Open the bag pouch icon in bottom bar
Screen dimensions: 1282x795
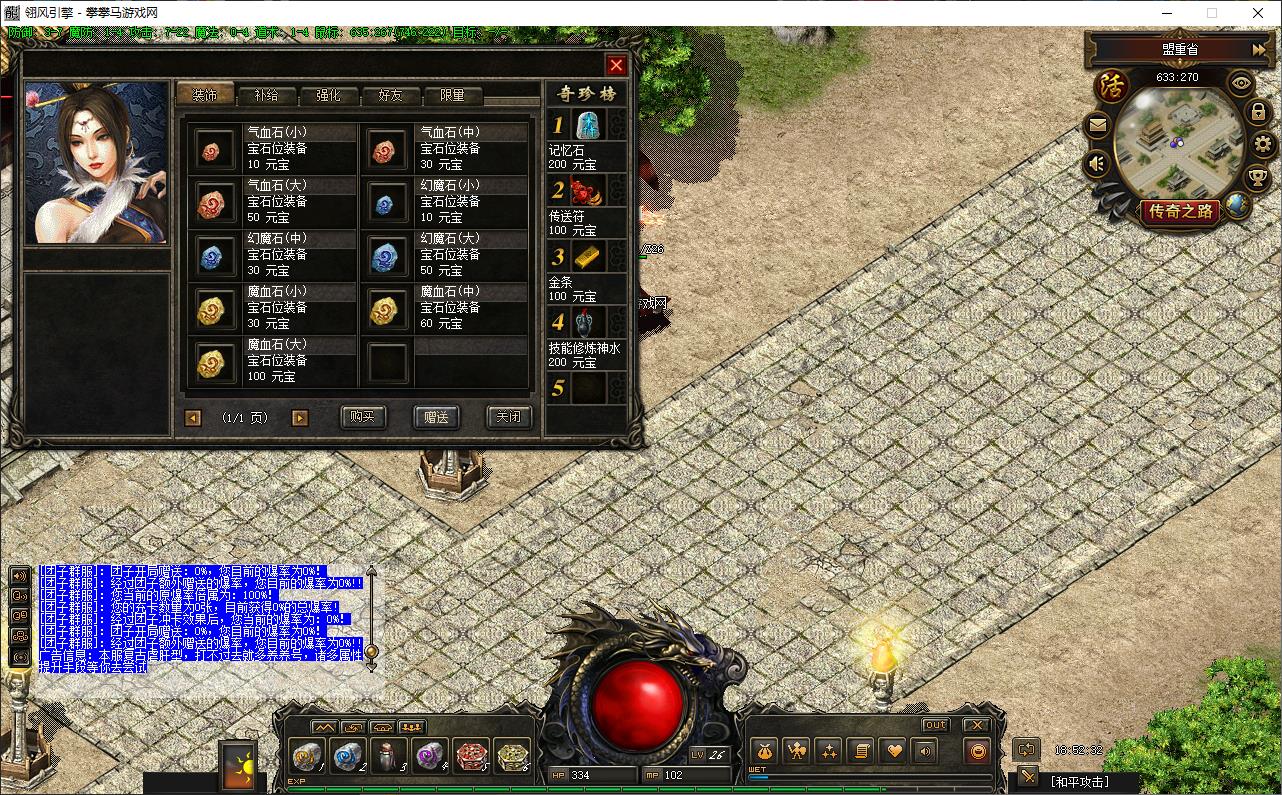[x=764, y=750]
